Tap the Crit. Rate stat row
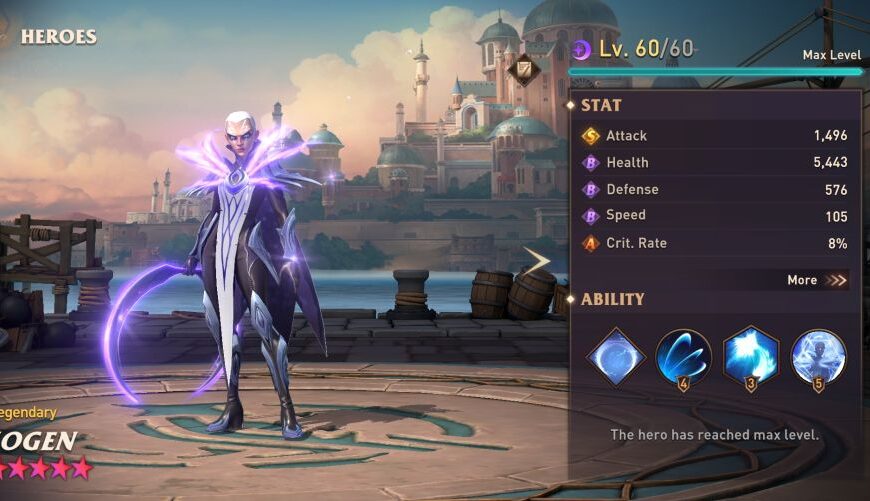Image resolution: width=870 pixels, height=501 pixels. click(x=714, y=243)
